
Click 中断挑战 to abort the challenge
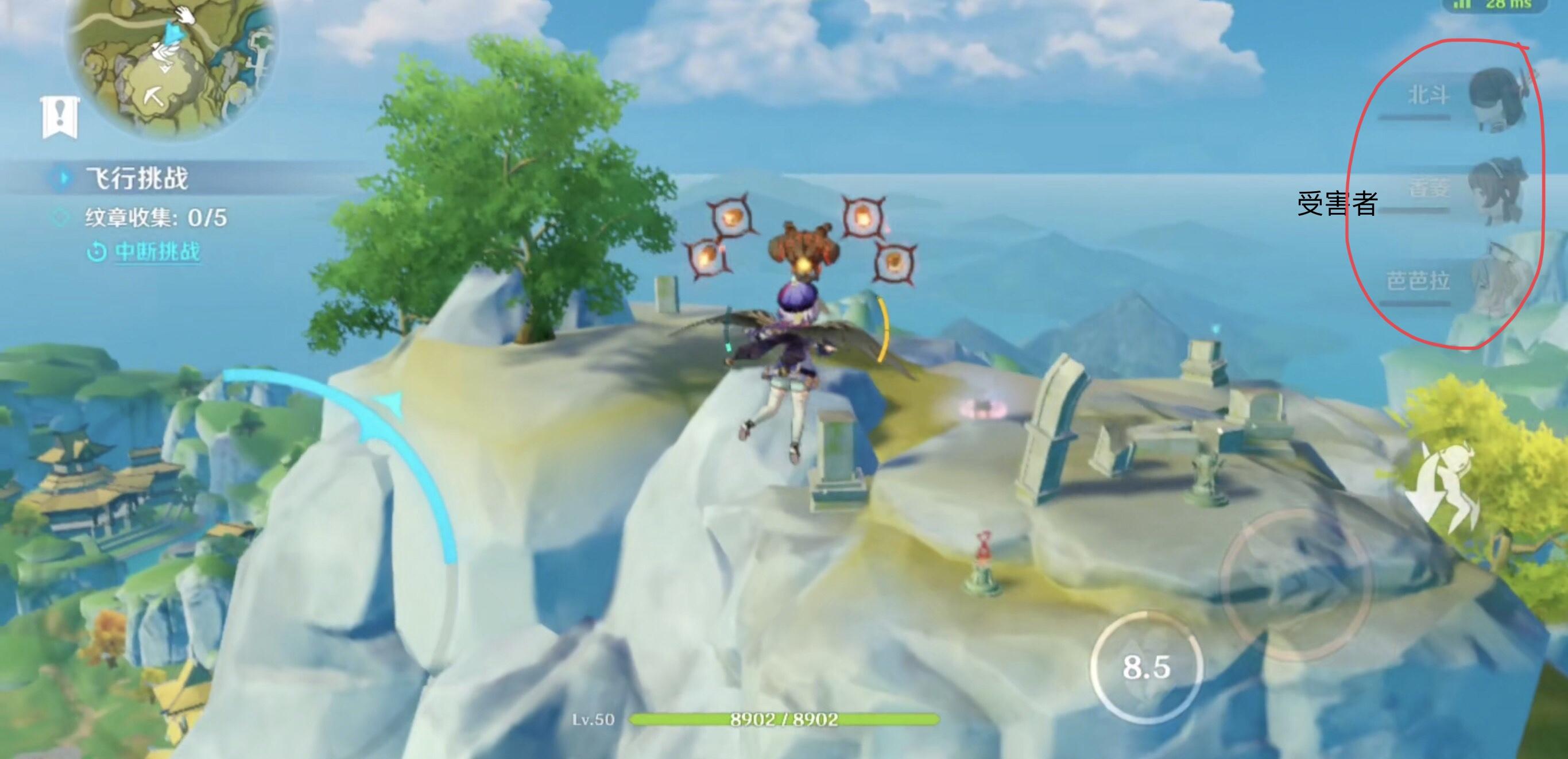point(157,251)
